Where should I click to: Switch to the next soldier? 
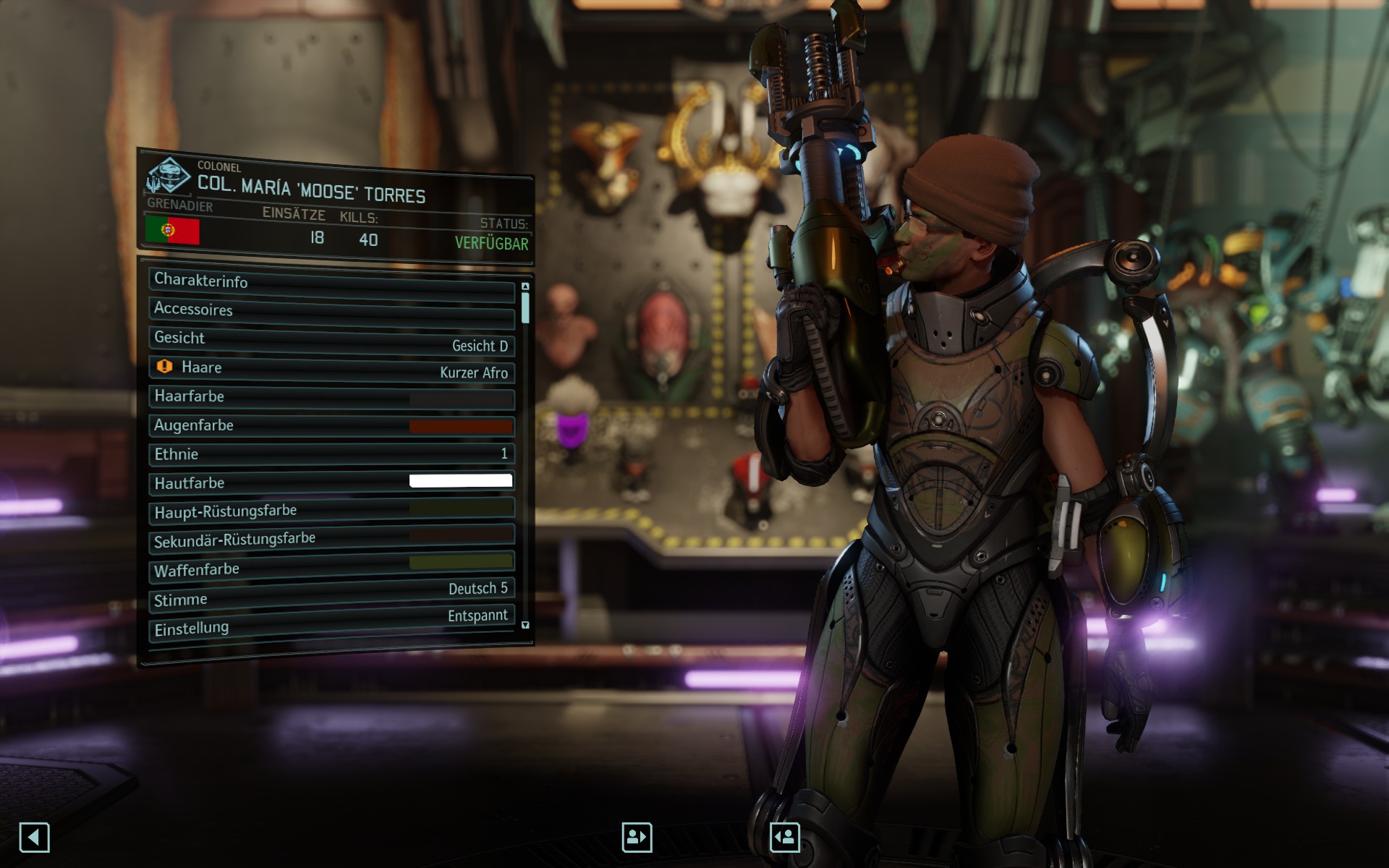[x=785, y=838]
